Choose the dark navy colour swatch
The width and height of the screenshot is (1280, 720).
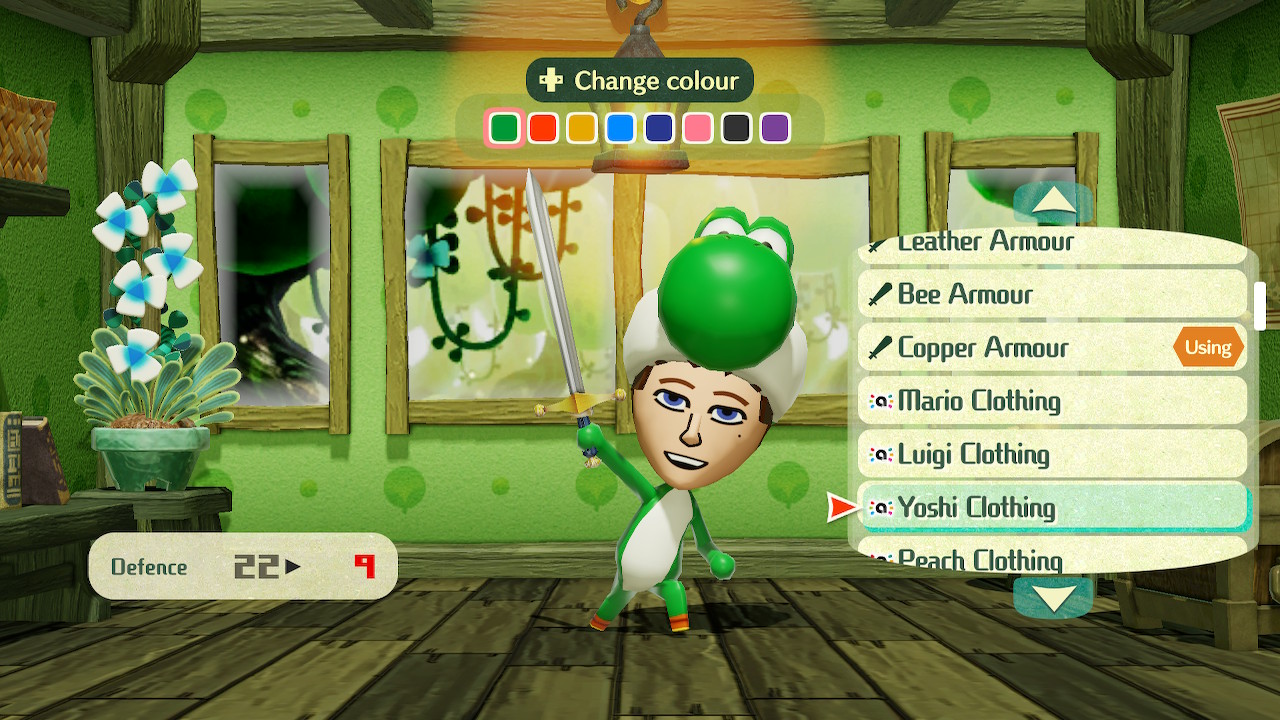pos(659,128)
